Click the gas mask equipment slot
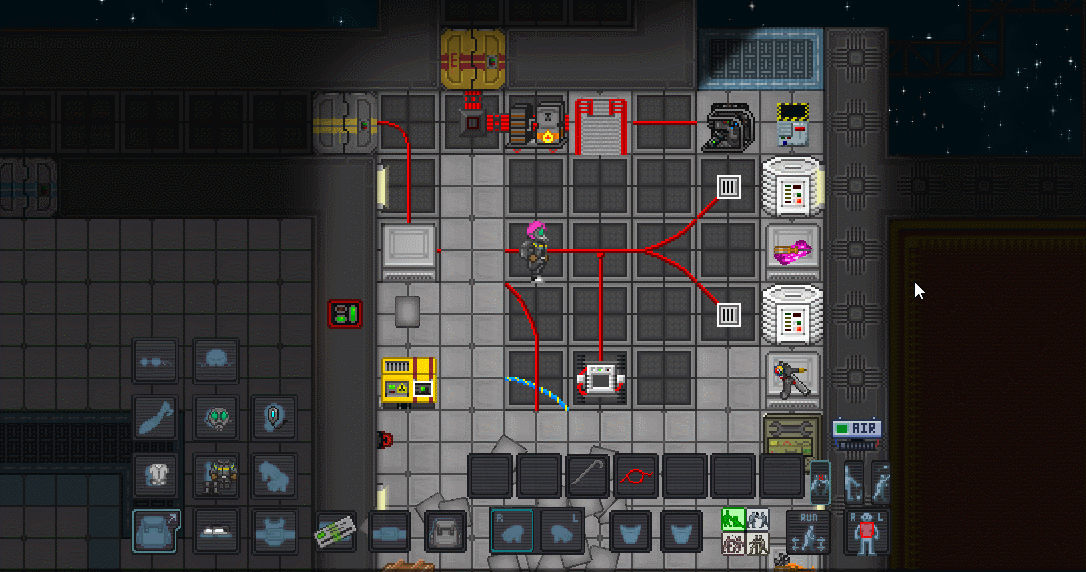1086x572 pixels. click(215, 416)
